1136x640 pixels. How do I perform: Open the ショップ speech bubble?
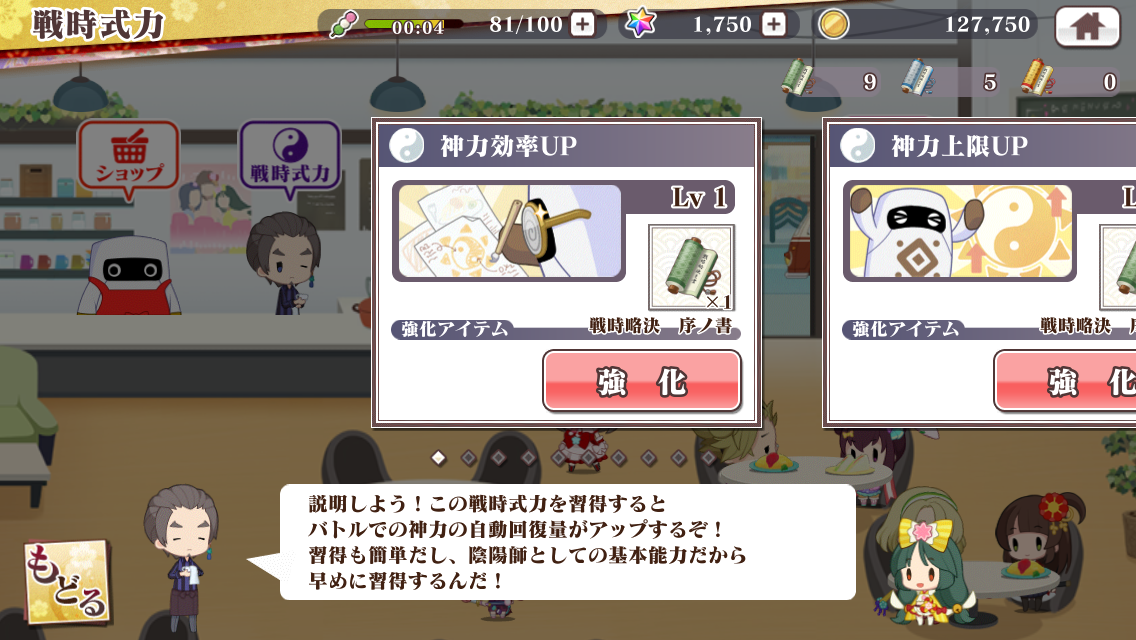tap(129, 159)
